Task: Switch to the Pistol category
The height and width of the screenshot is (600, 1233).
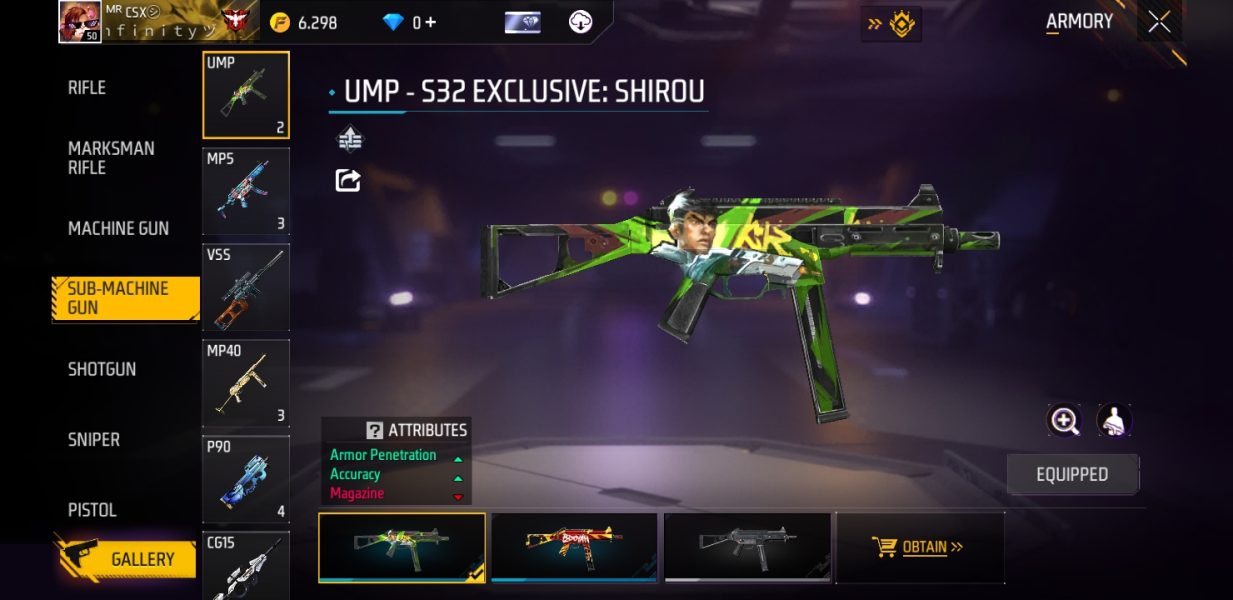Action: [x=92, y=510]
